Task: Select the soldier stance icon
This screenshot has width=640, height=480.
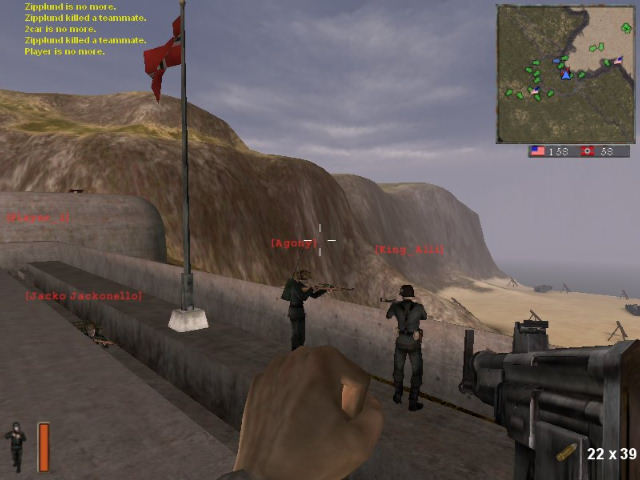Action: coord(16,446)
